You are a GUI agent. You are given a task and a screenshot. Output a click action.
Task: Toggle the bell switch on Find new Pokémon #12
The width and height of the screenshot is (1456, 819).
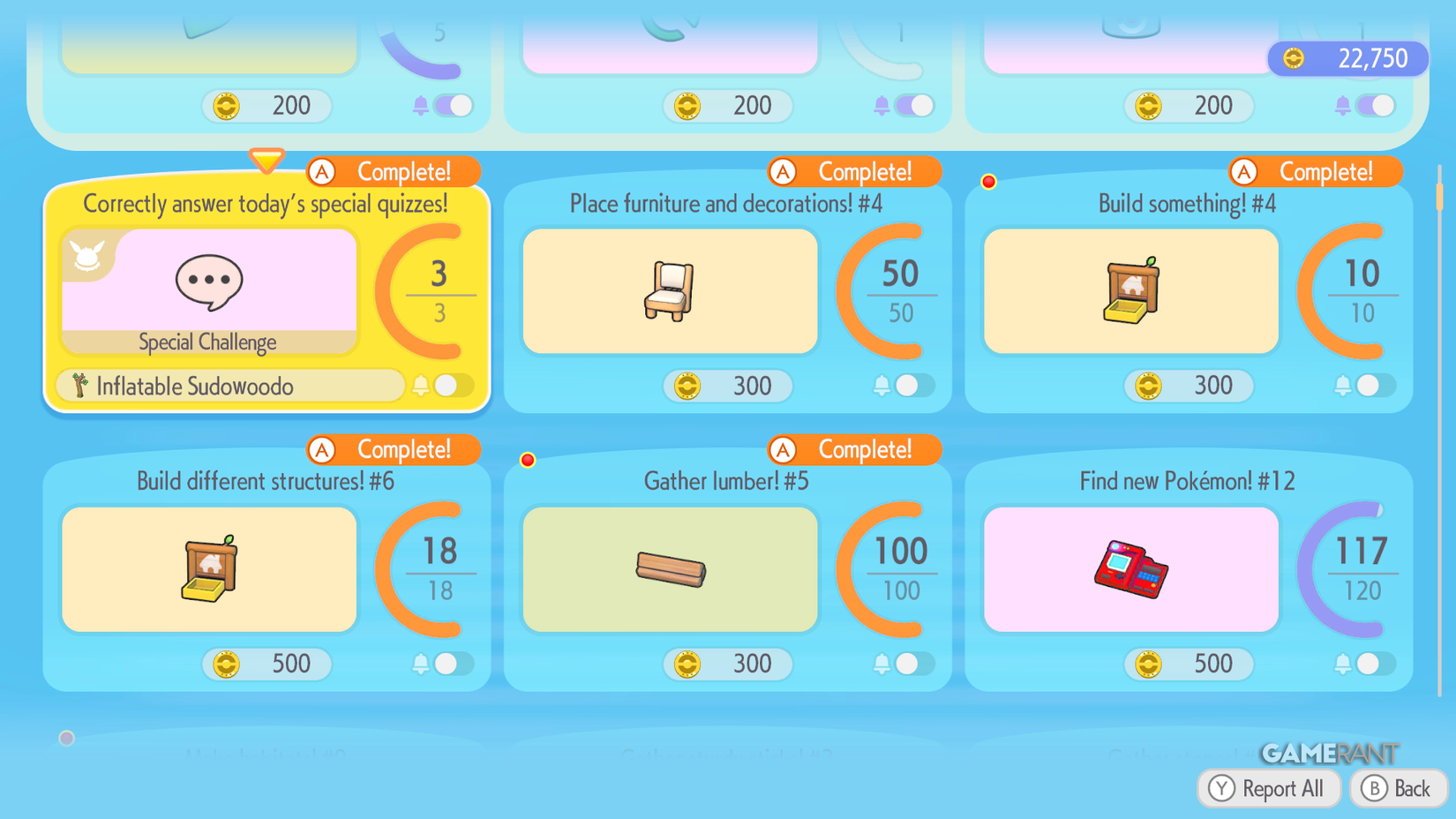click(x=1368, y=664)
